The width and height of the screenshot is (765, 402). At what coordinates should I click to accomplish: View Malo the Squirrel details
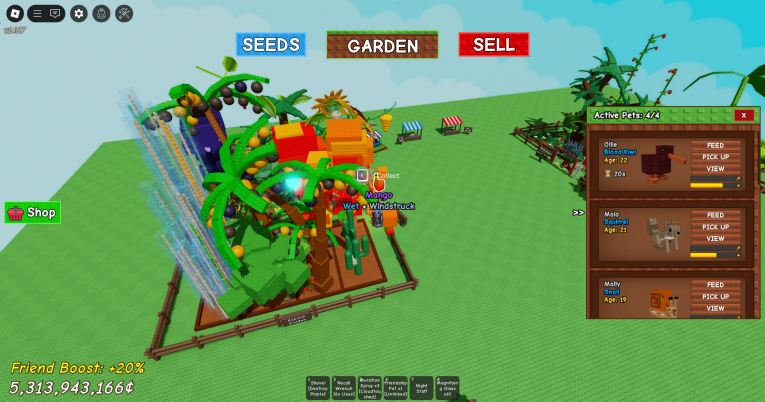tap(715, 239)
